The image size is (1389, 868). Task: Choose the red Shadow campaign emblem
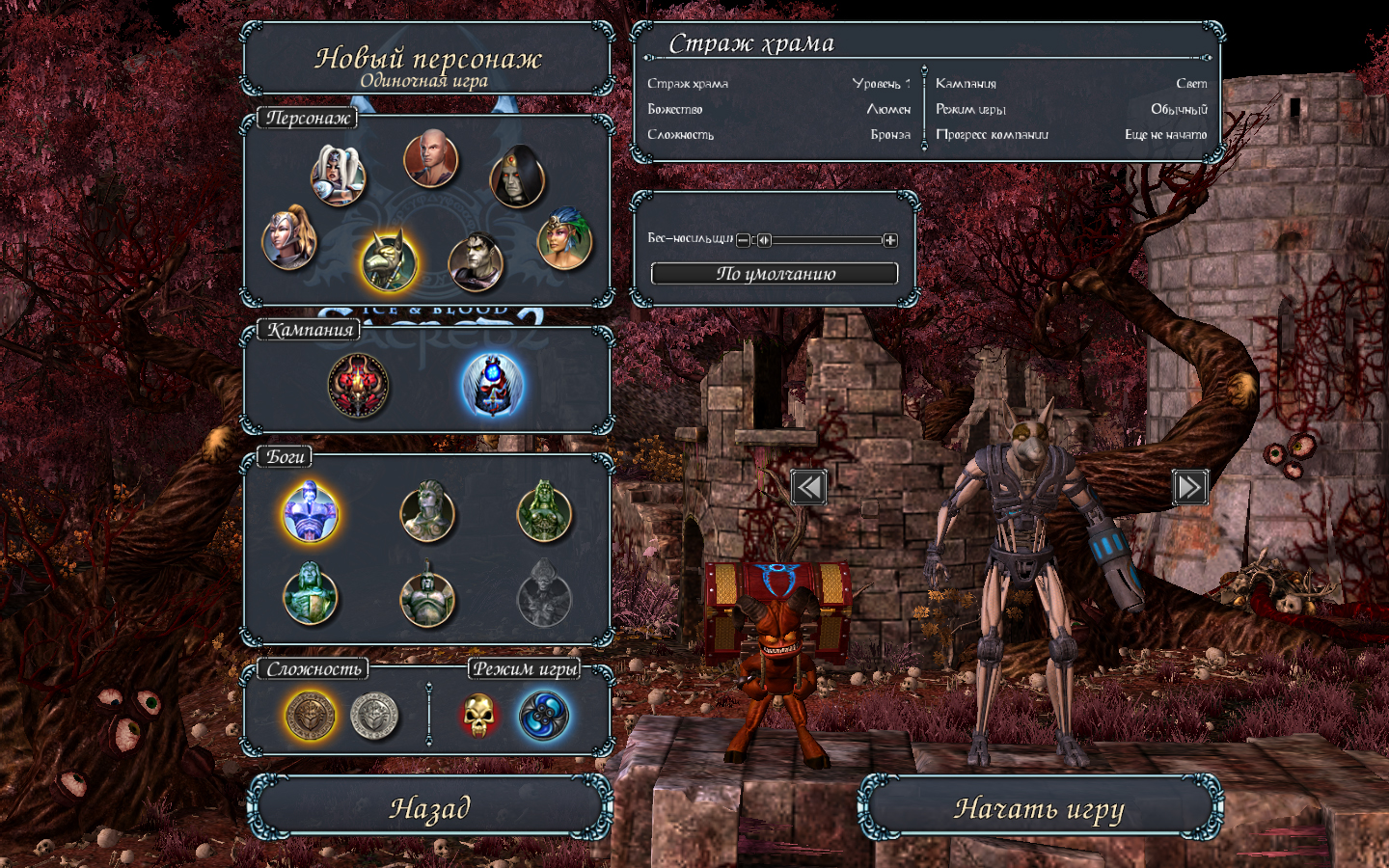click(x=359, y=385)
